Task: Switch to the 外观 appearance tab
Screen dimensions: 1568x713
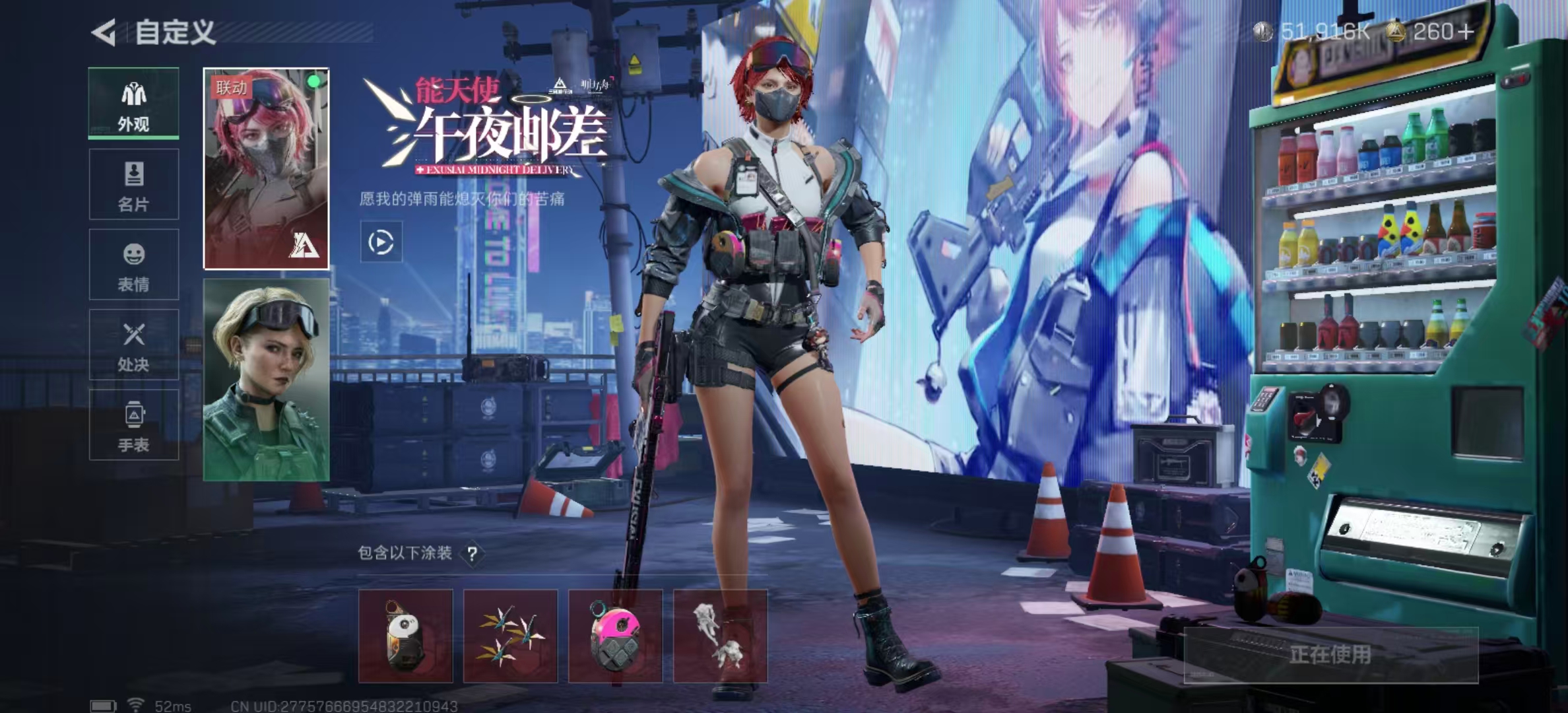Action: [133, 104]
